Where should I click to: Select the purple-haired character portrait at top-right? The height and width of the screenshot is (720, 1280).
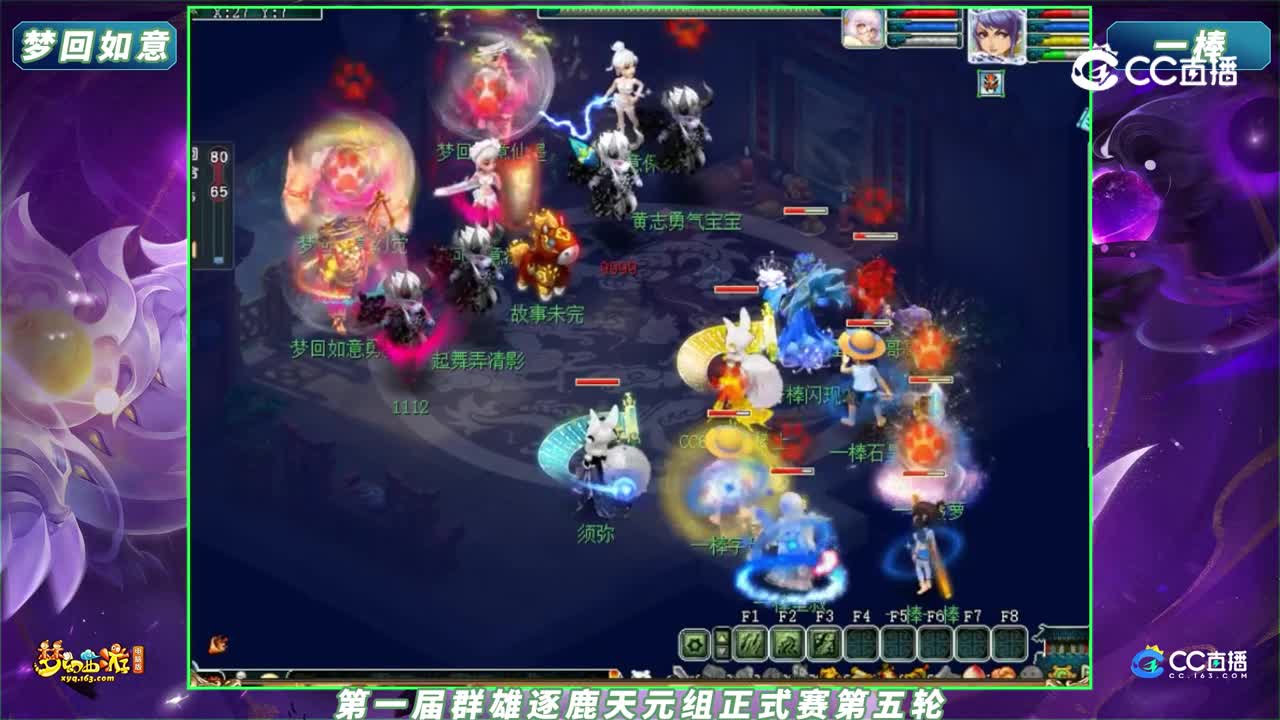996,36
